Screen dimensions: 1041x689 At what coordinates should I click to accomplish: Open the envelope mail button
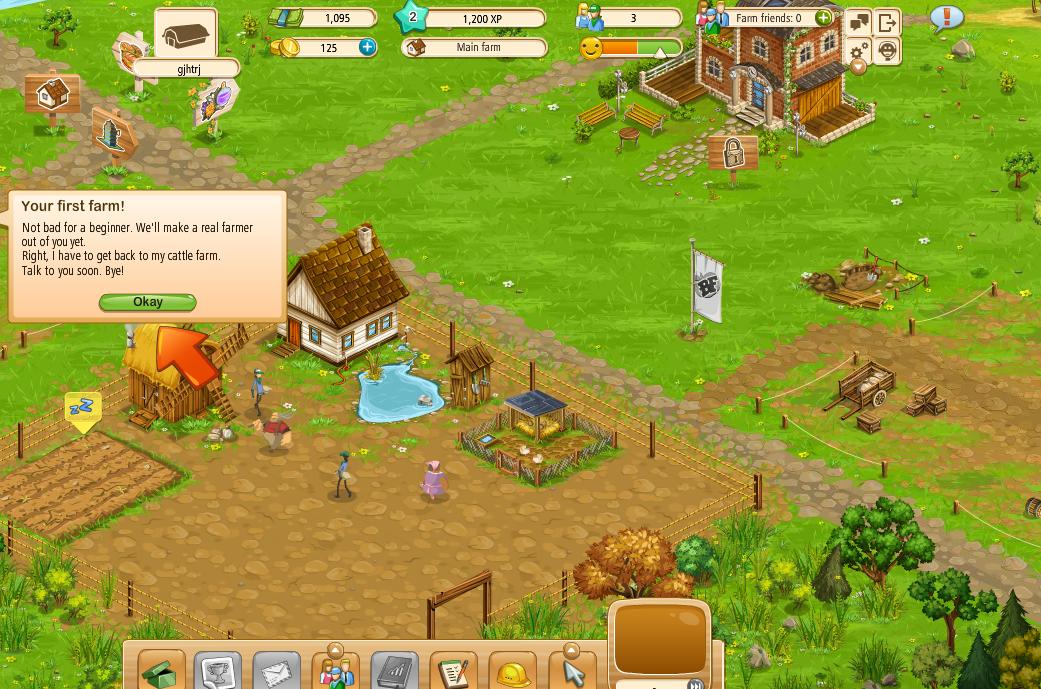tap(276, 671)
